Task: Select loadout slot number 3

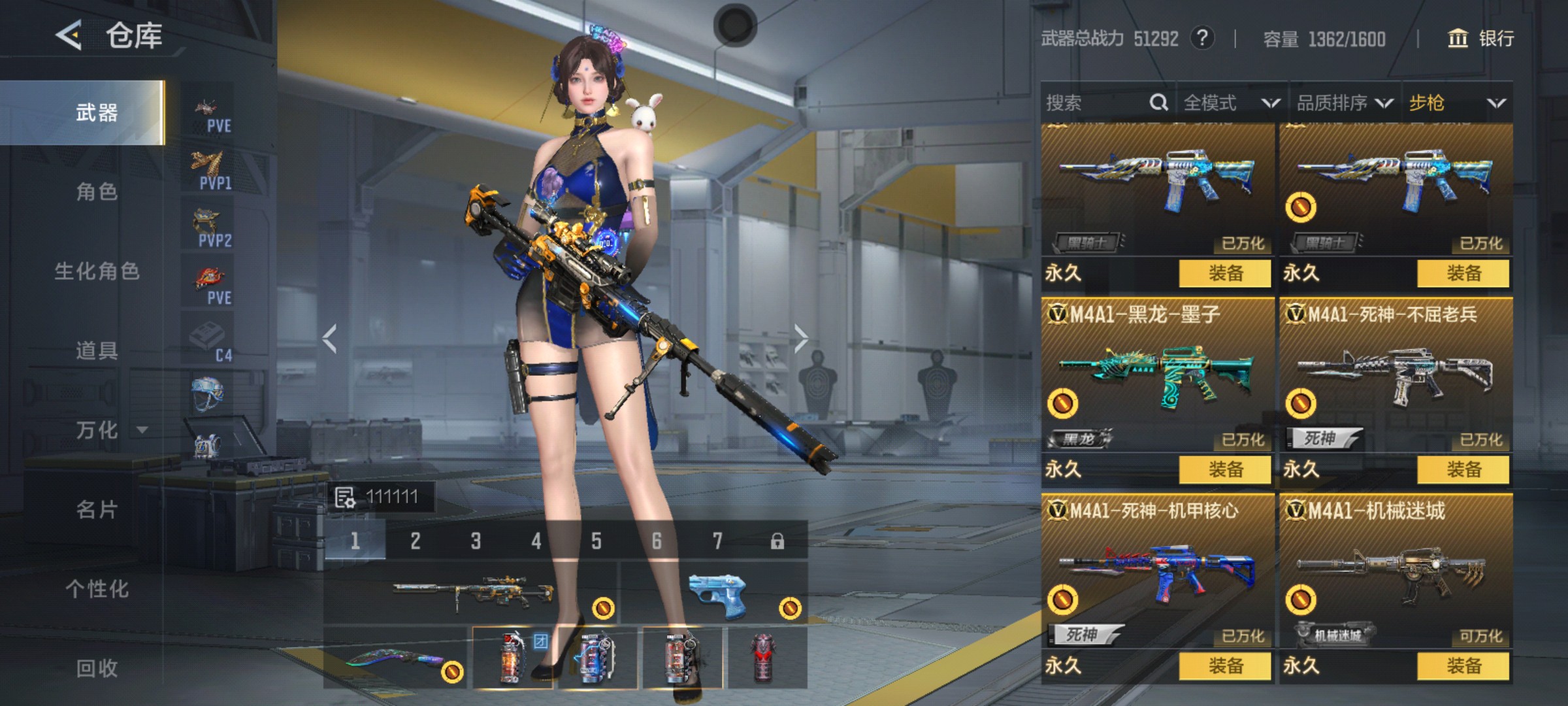Action: tap(476, 541)
